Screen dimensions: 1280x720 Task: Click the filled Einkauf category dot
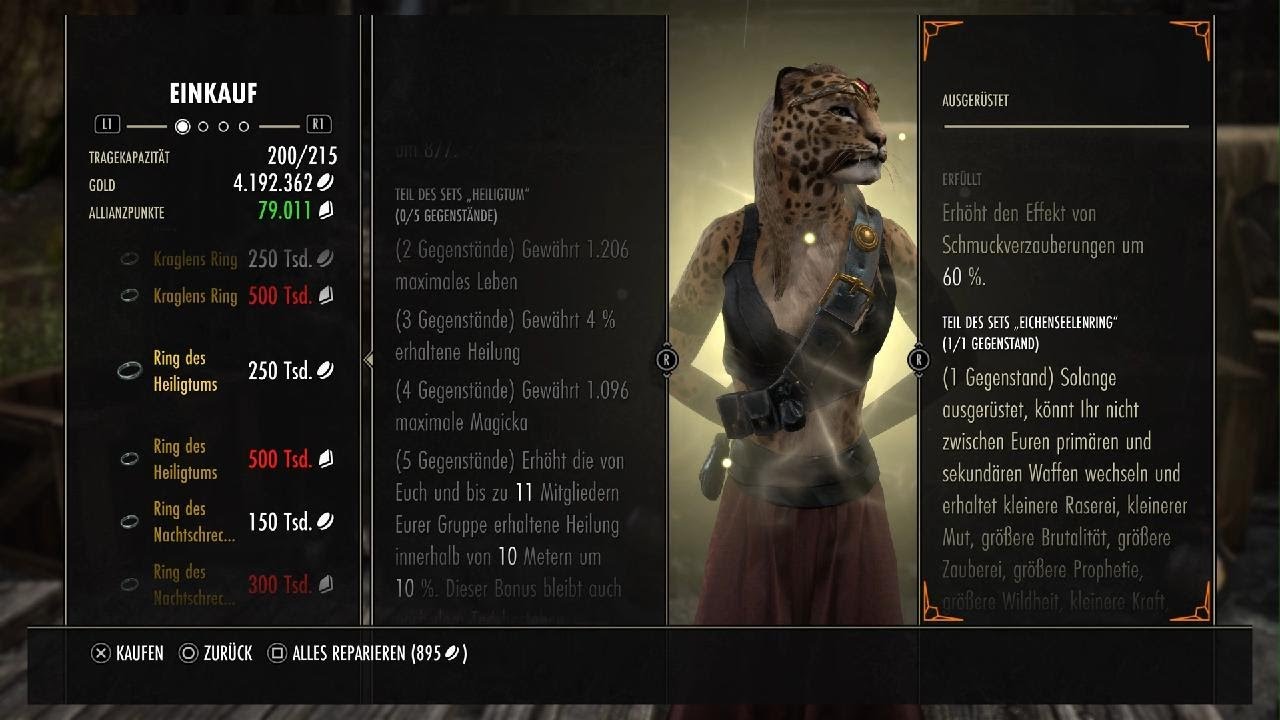point(182,127)
